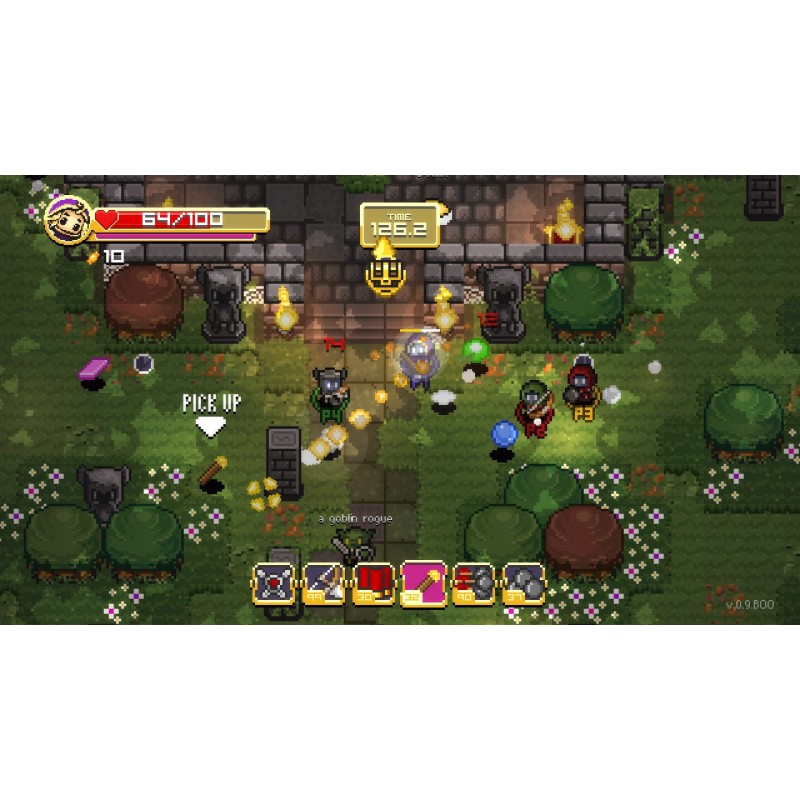Select the crossed-swords hotbar slot
Viewport: 800px width, 800px height.
click(x=273, y=583)
